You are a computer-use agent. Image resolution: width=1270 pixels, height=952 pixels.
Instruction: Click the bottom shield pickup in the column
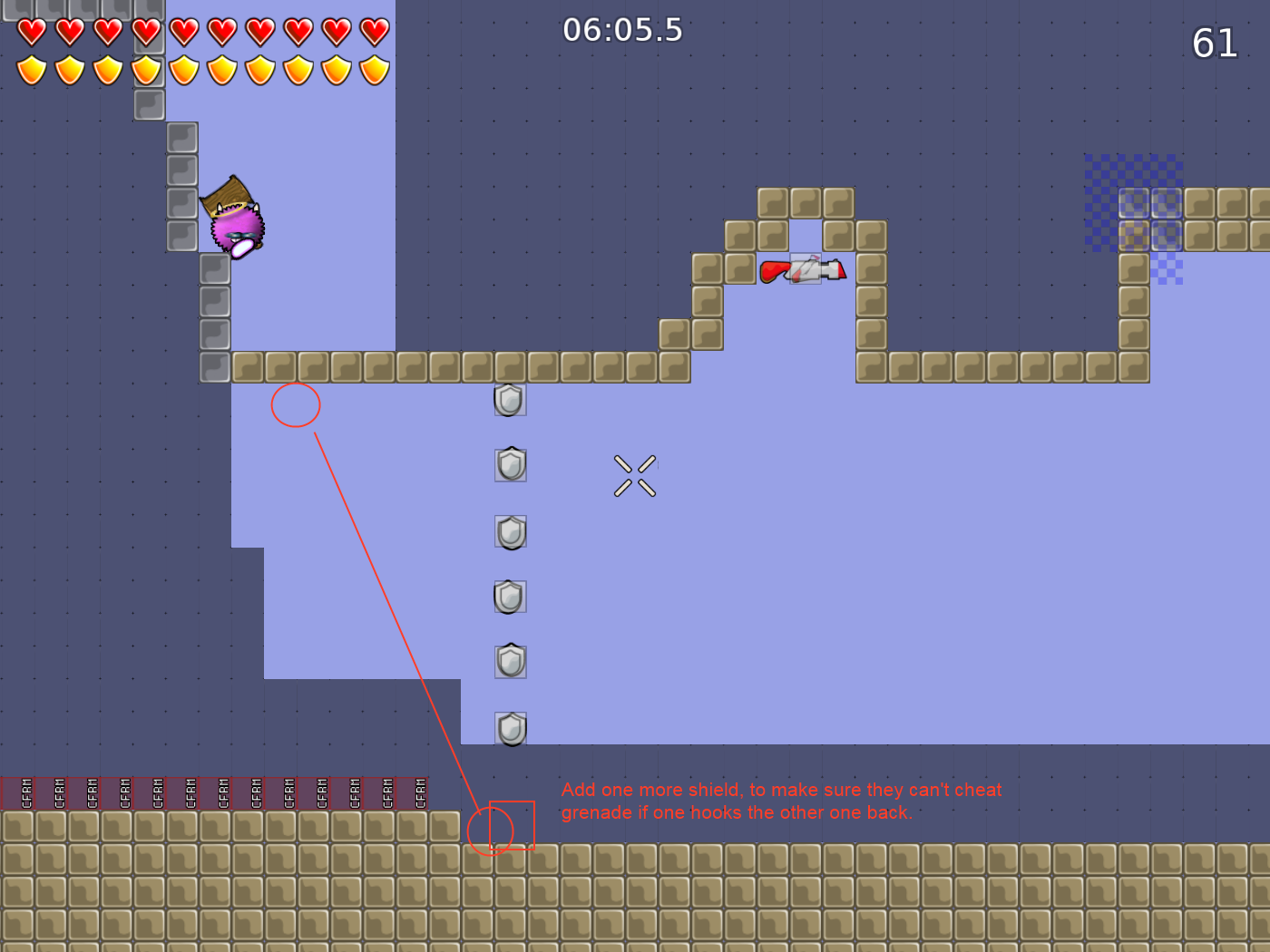511,727
